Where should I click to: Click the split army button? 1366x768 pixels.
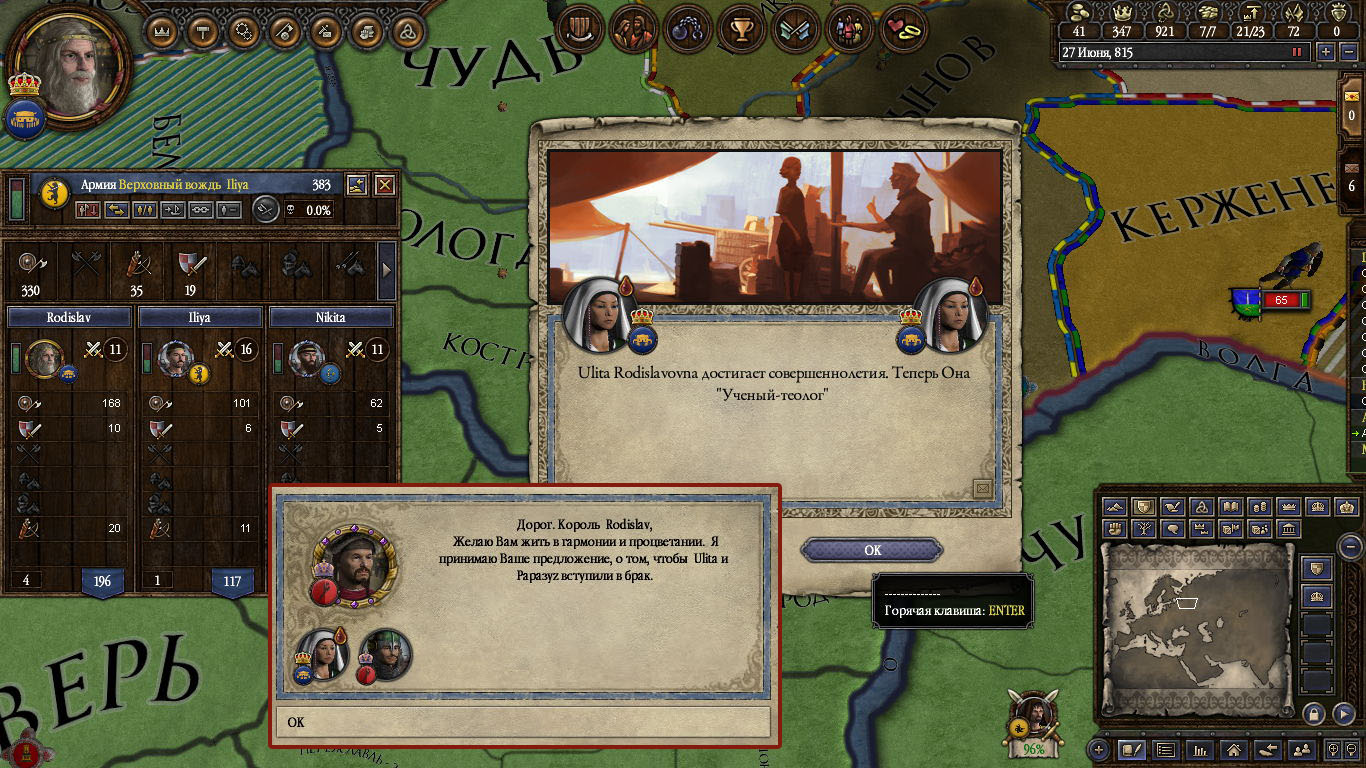(x=145, y=210)
